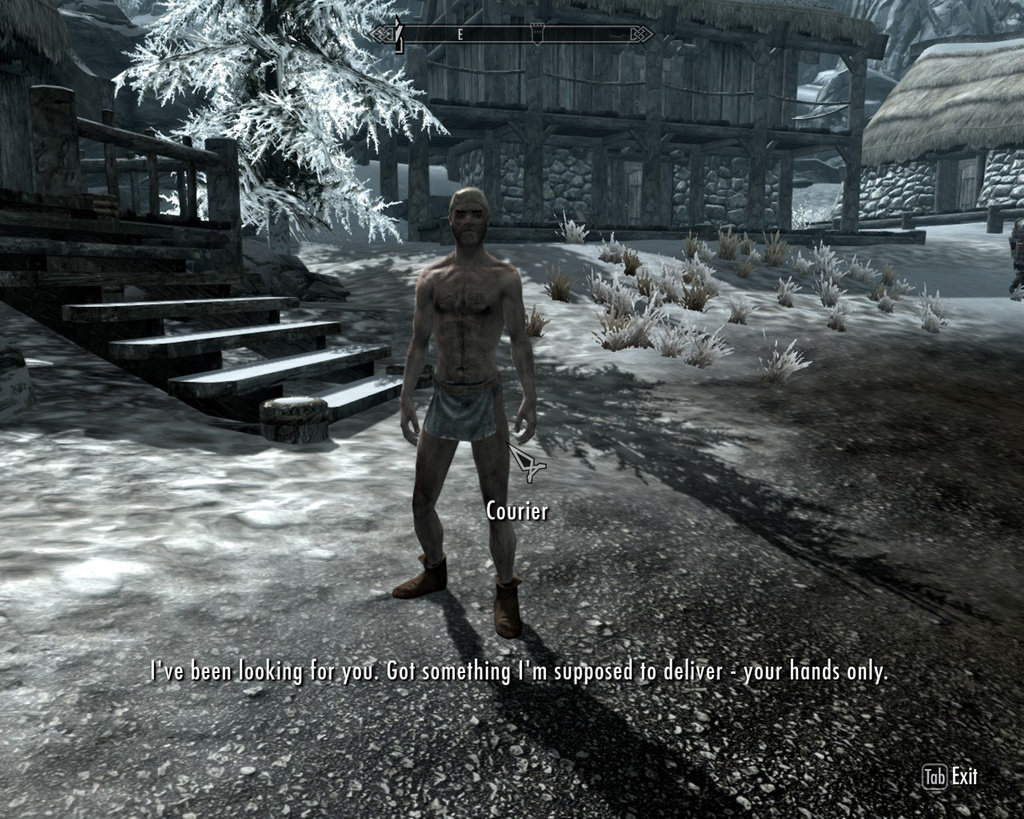Exit the dialogue with the Courier
Image resolution: width=1024 pixels, height=819 pixels.
[950, 777]
